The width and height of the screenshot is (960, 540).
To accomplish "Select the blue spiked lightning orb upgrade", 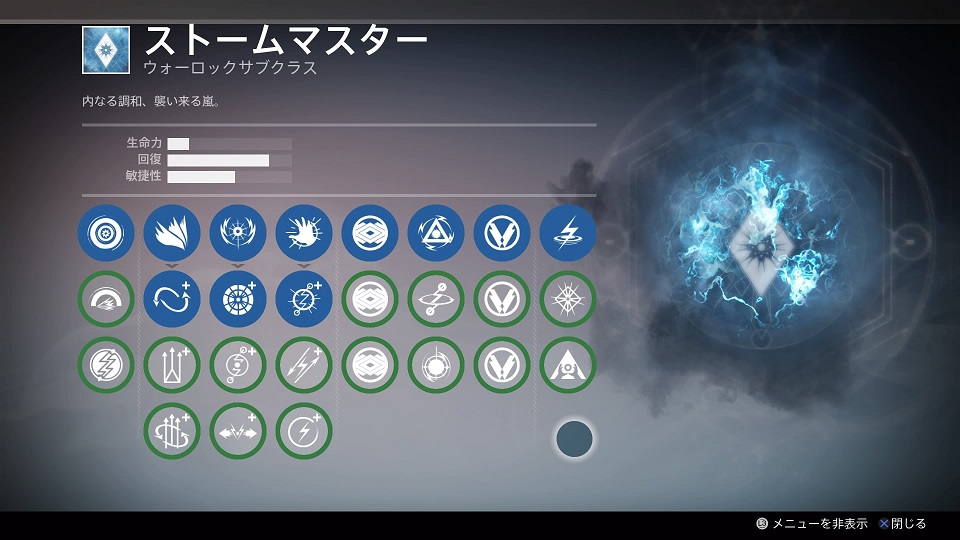I will tap(304, 300).
